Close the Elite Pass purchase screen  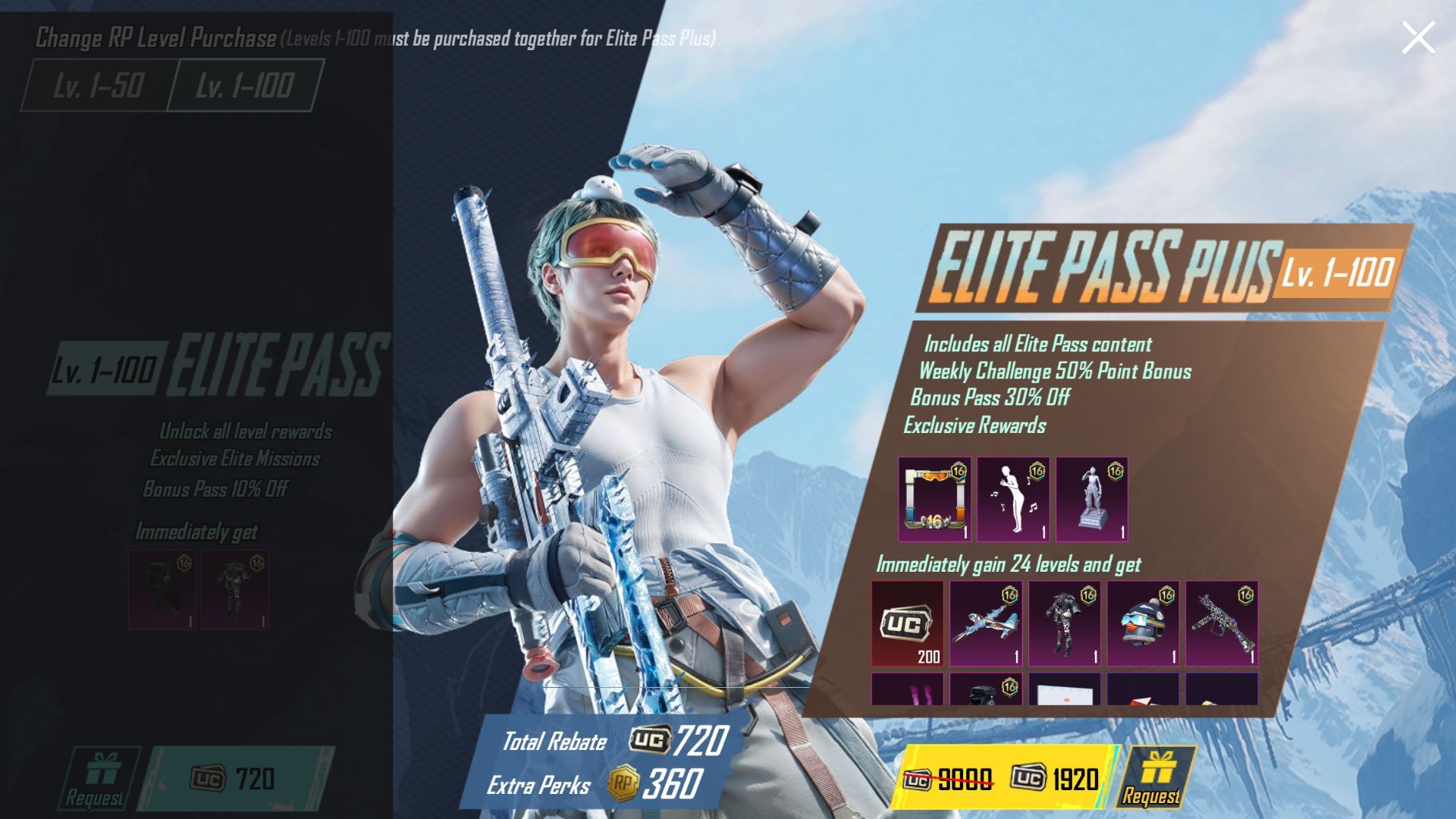pos(1417,37)
